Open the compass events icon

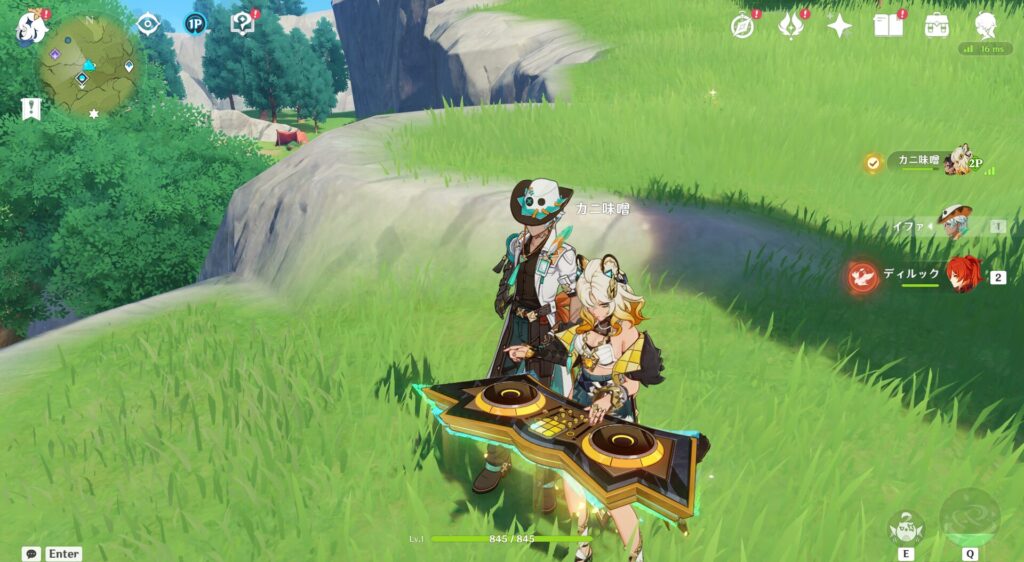tap(742, 26)
